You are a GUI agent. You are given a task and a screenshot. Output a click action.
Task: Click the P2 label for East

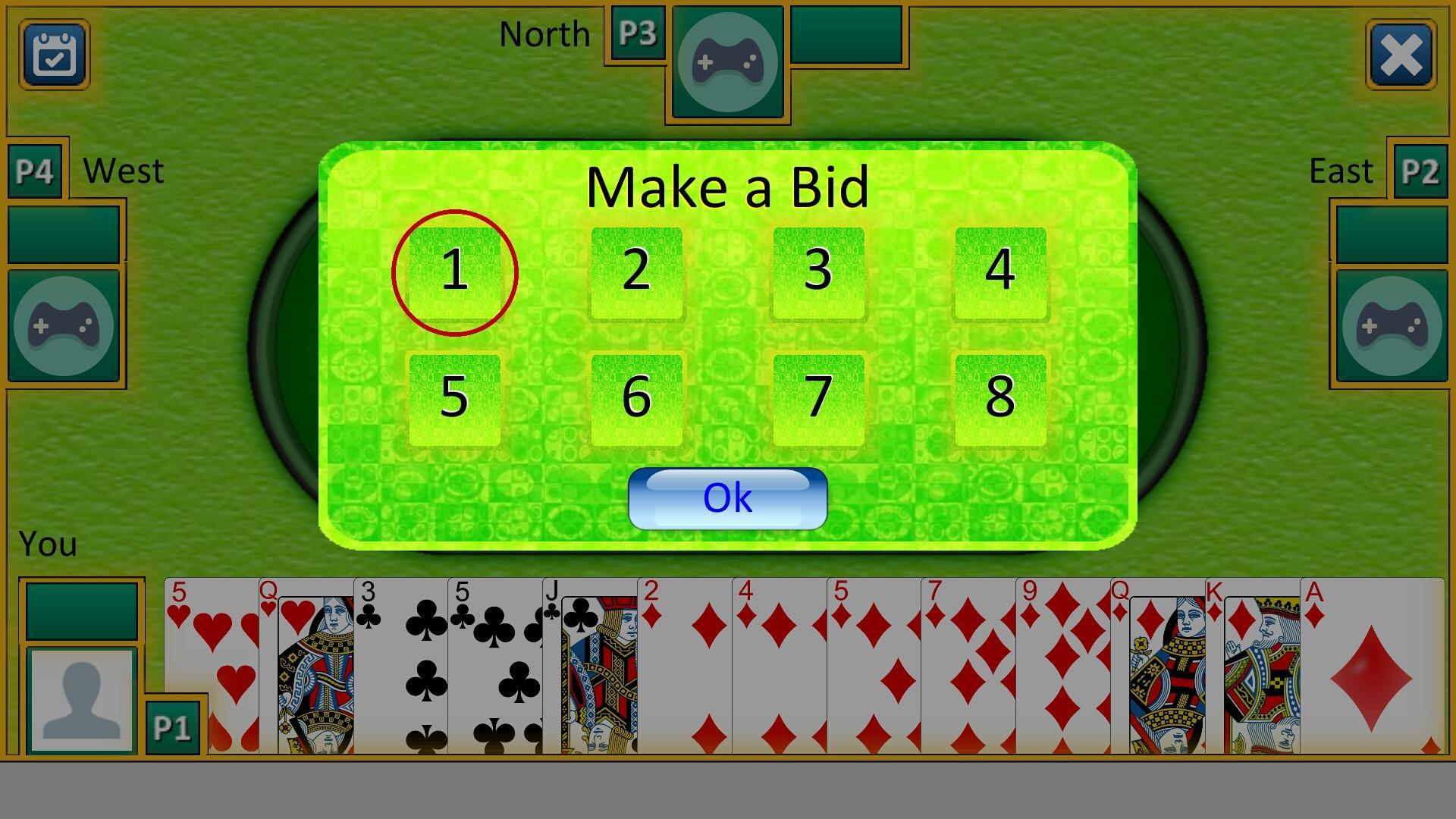click(x=1421, y=171)
